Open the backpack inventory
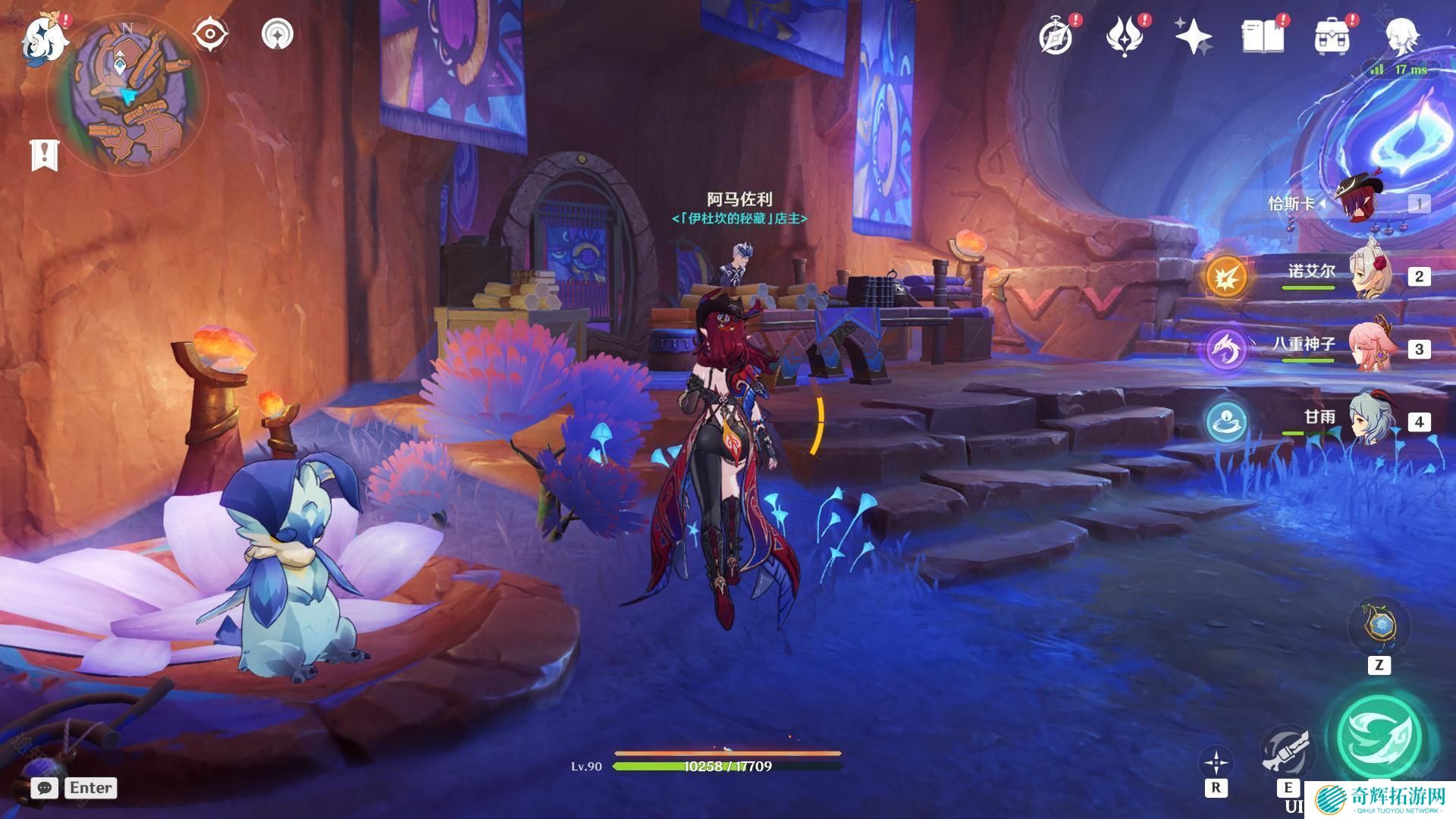Viewport: 1456px width, 819px height. [1332, 36]
